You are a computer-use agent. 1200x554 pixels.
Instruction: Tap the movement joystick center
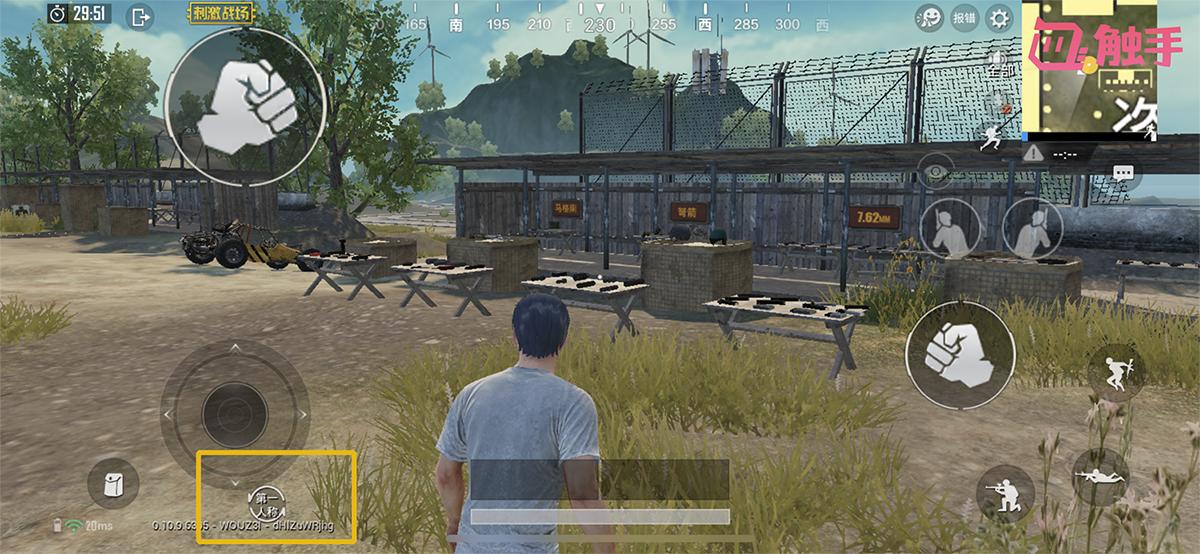point(235,411)
